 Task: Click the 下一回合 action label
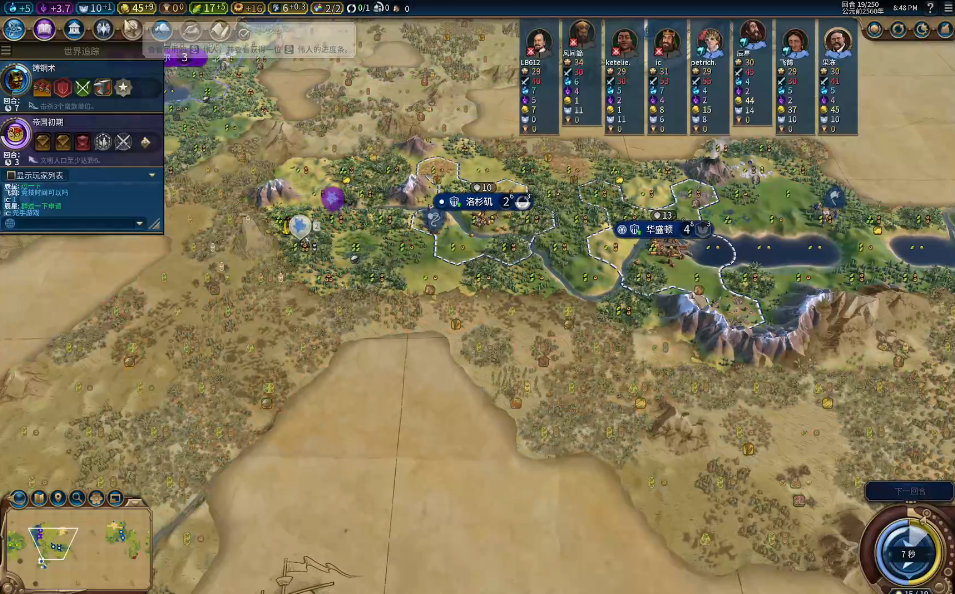pyautogui.click(x=908, y=491)
